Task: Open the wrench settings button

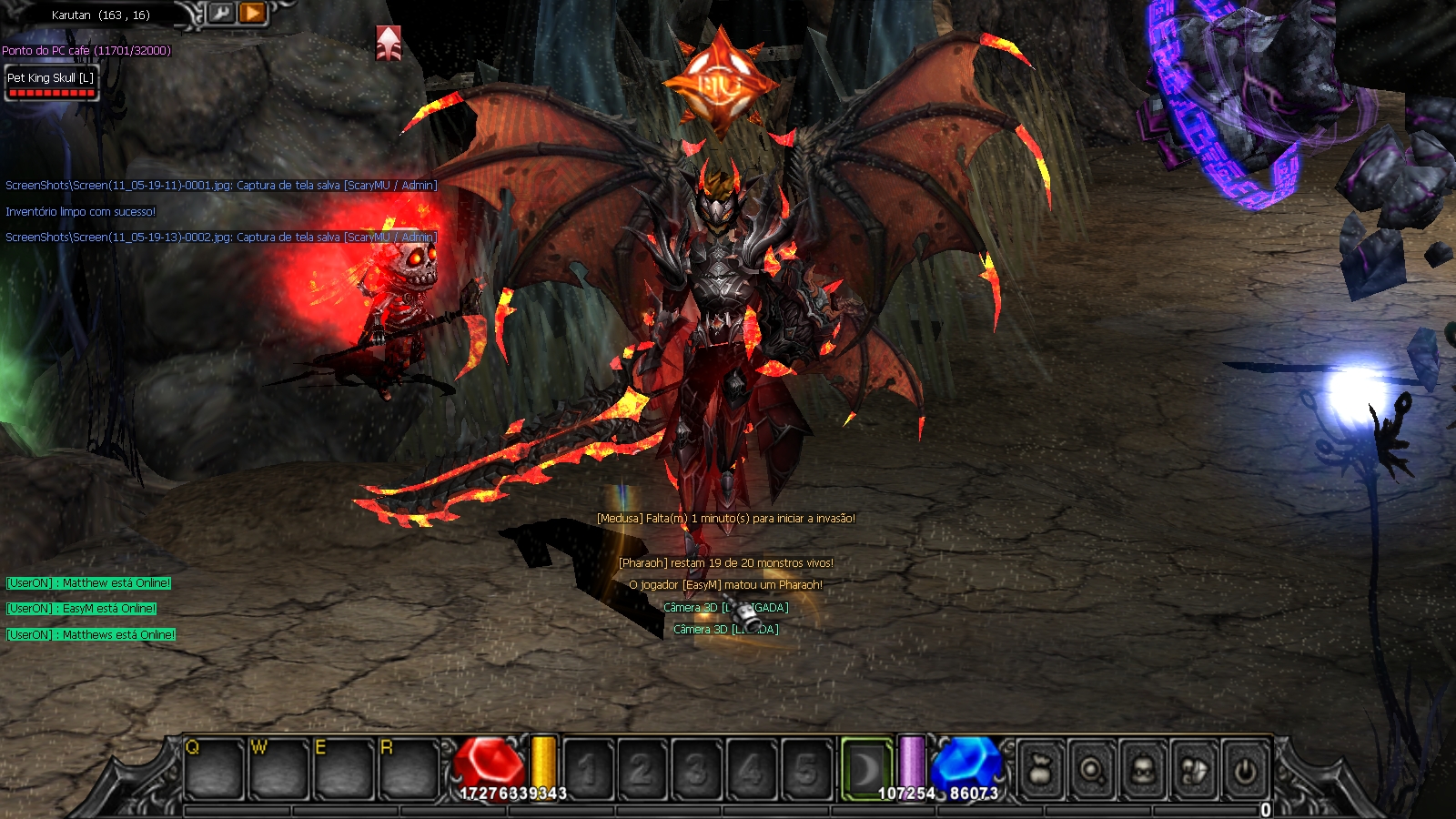Action: 221,13
